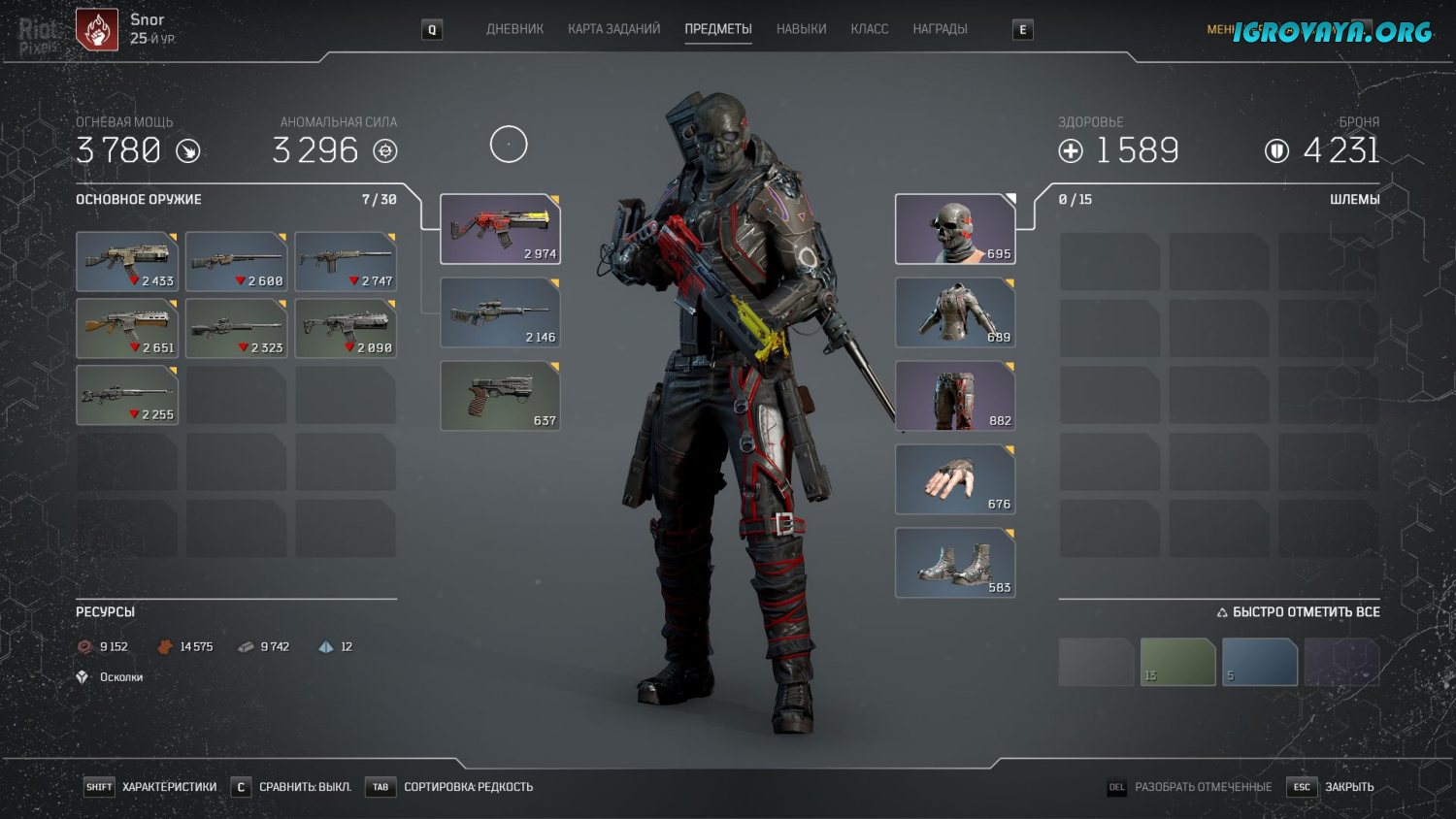This screenshot has height=819, width=1456.
Task: Select equipped red rifle rated 2 974
Action: pyautogui.click(x=500, y=229)
